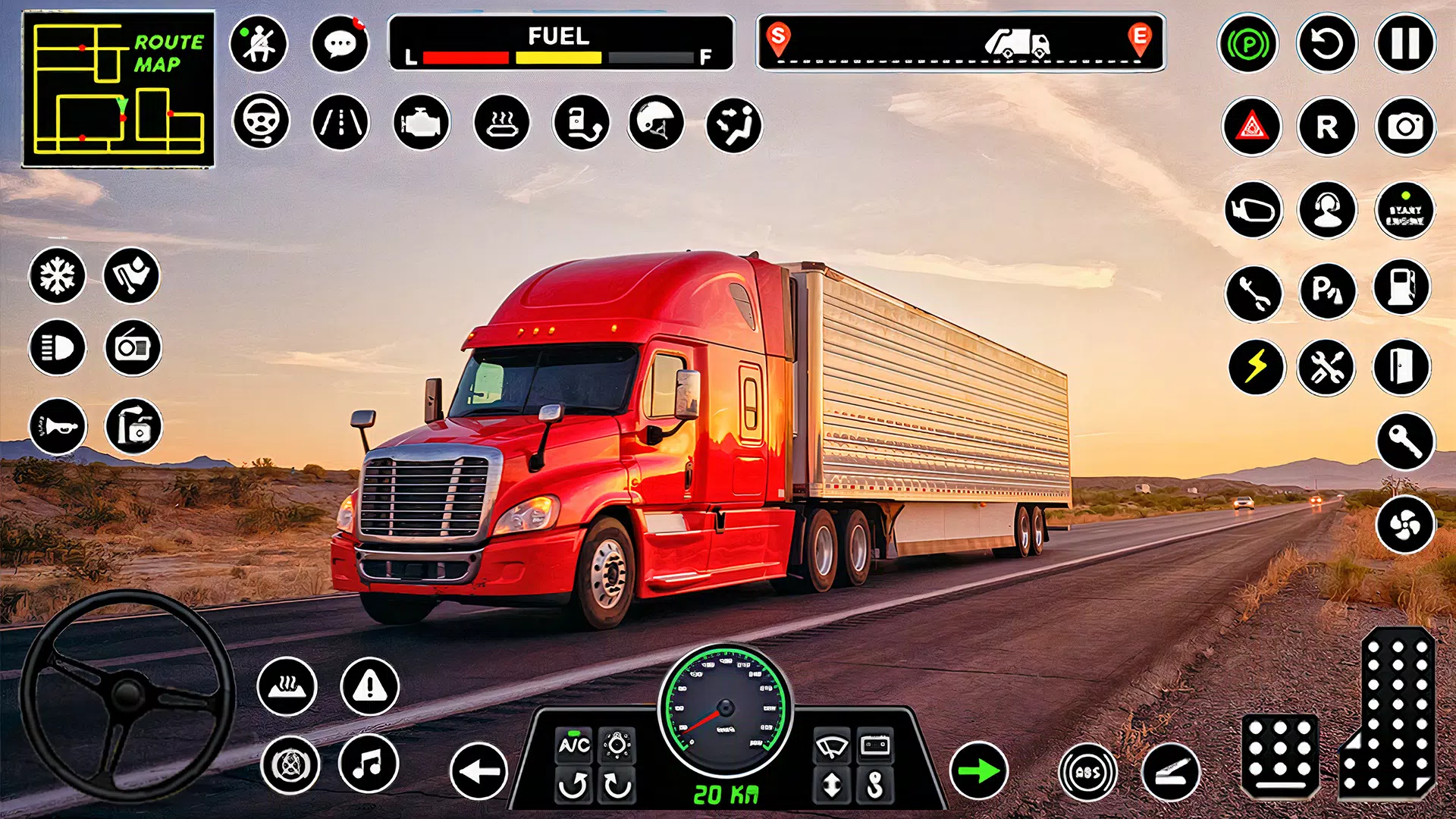Enable the ABS button

pyautogui.click(x=1087, y=773)
